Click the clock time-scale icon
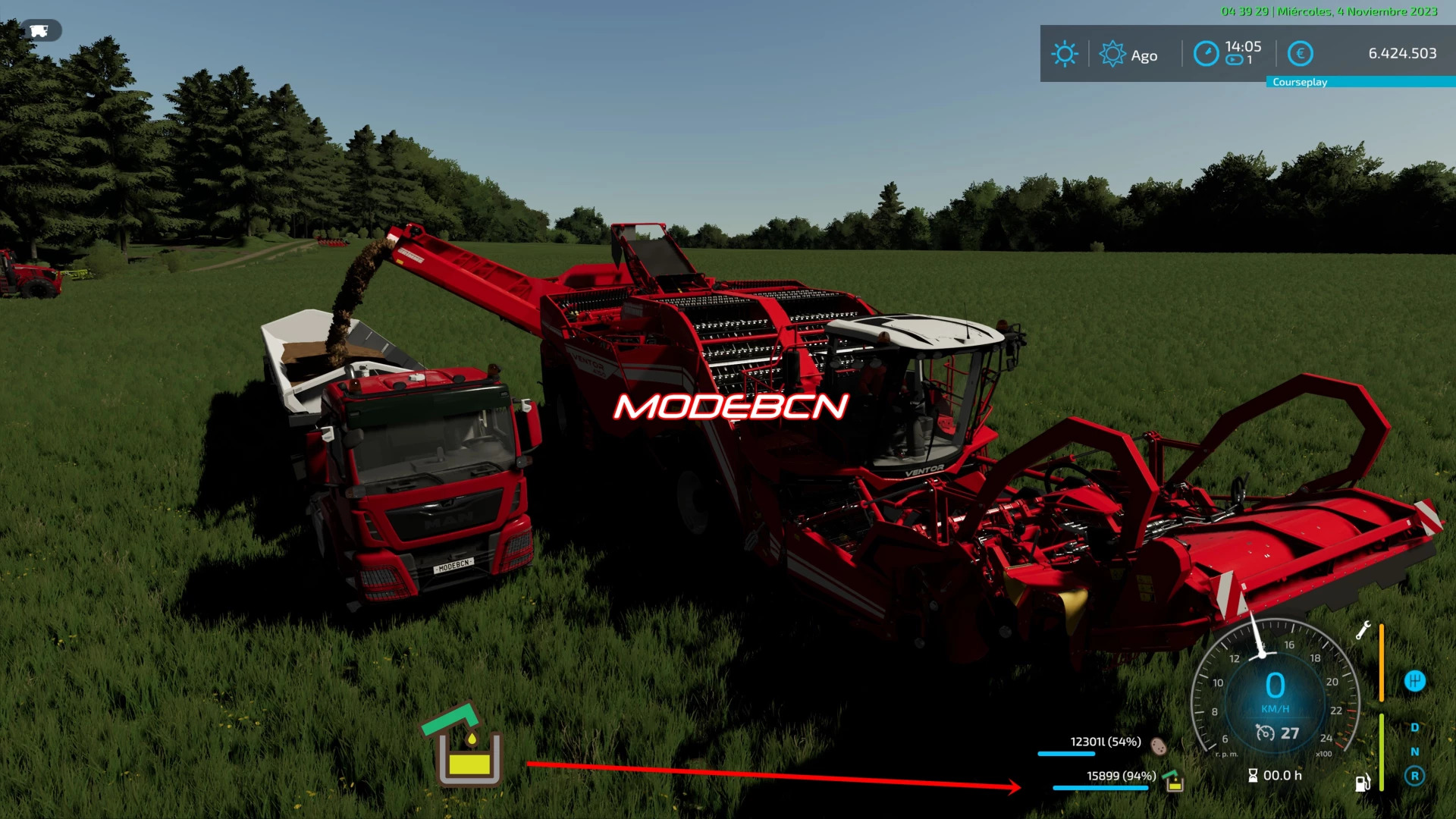This screenshot has width=1456, height=819. pyautogui.click(x=1206, y=54)
